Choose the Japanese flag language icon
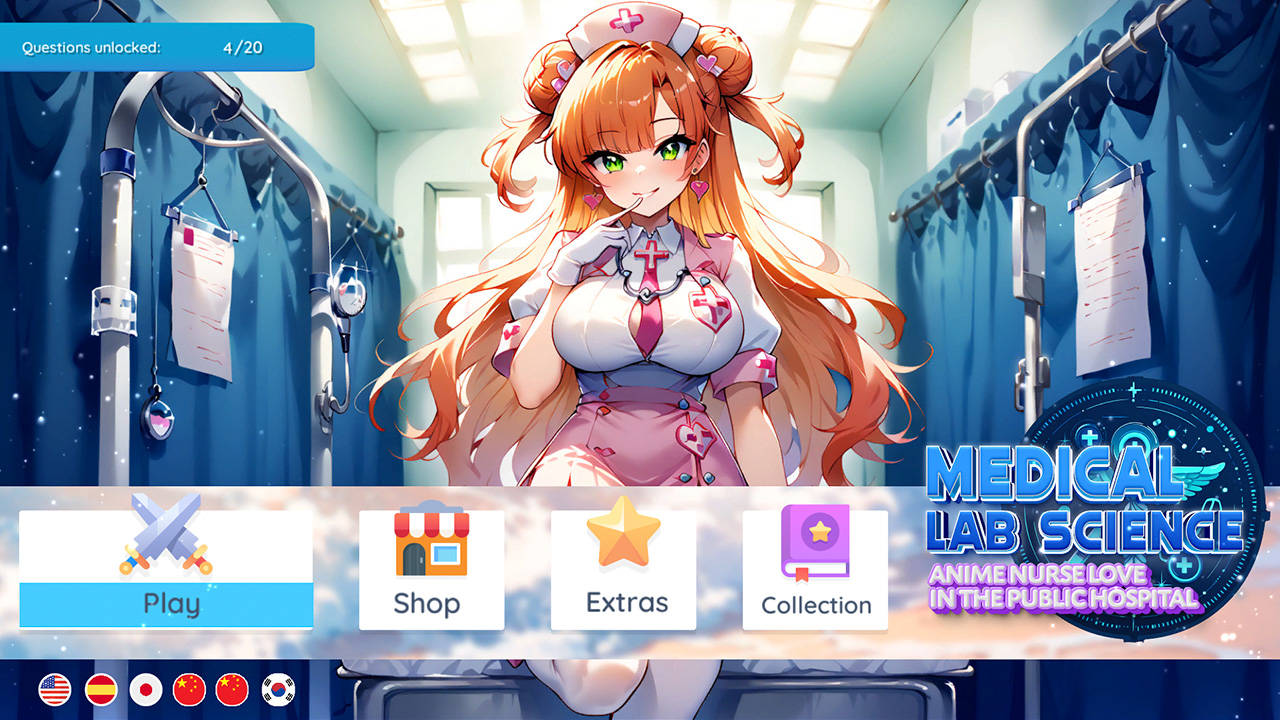 [x=144, y=690]
